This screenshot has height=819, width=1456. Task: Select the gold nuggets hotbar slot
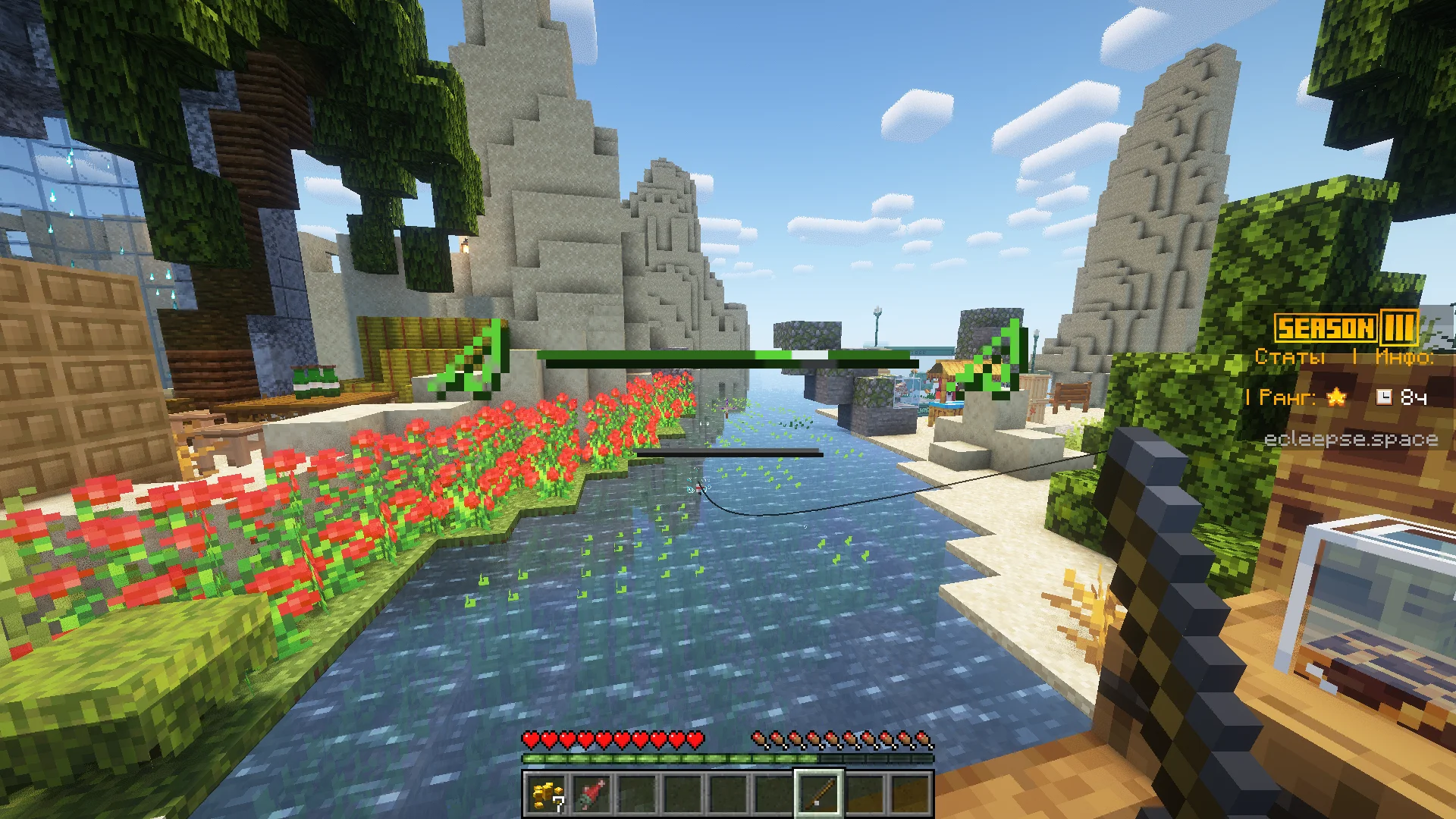click(x=547, y=794)
